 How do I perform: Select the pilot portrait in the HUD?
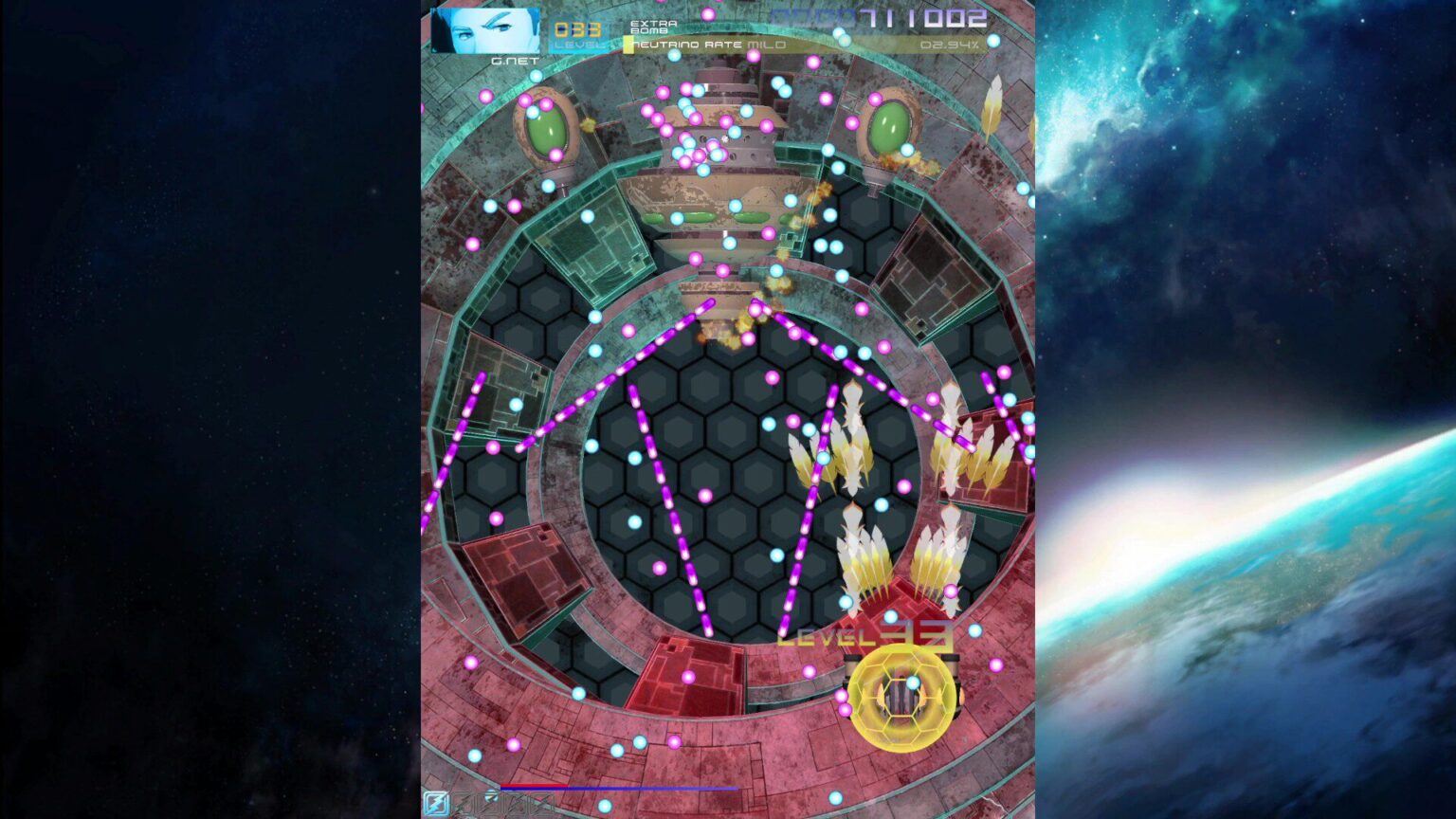(483, 28)
